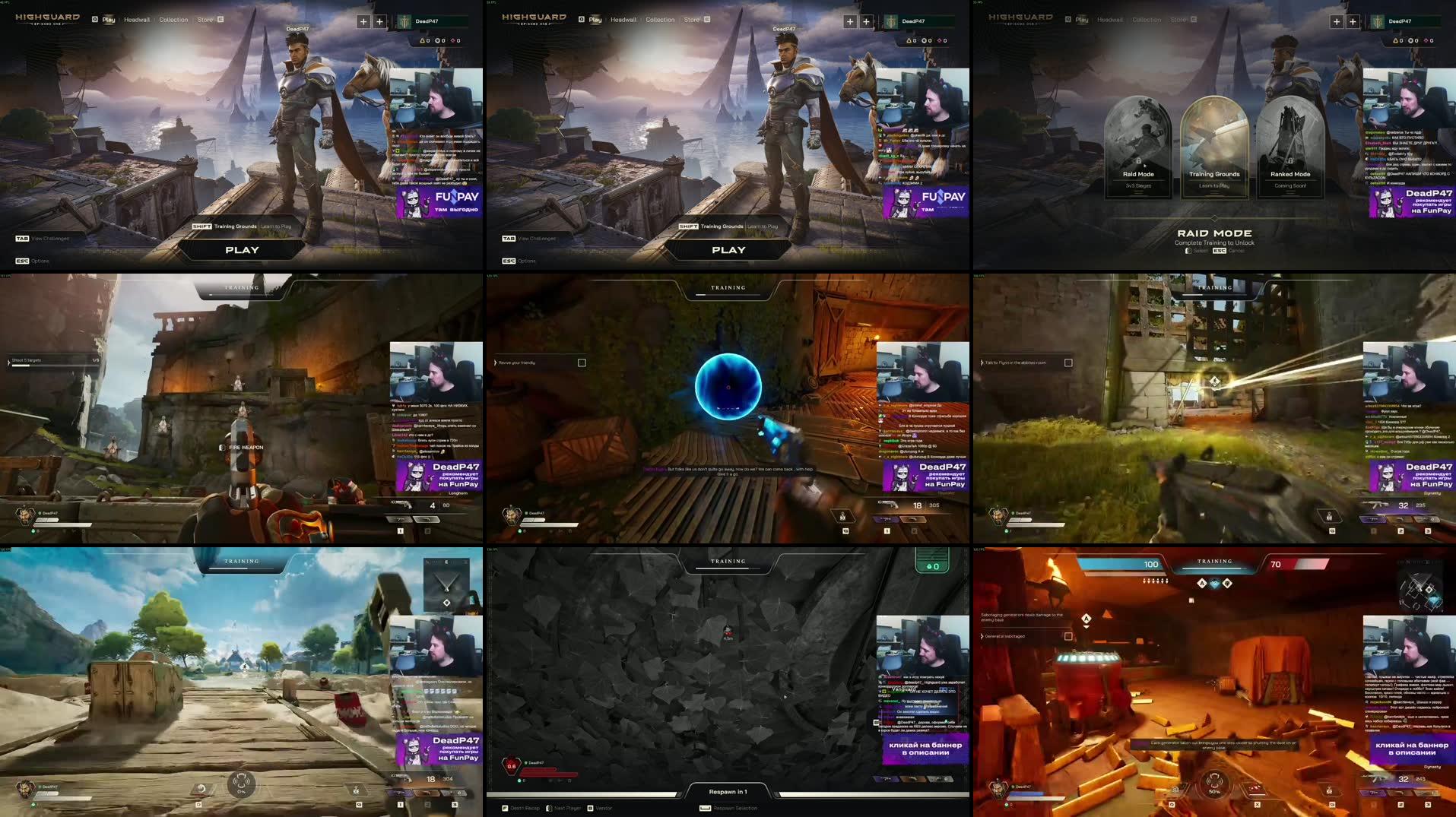Expand the generator sabotage objective arrow
The height and width of the screenshot is (817, 1456).
point(982,636)
